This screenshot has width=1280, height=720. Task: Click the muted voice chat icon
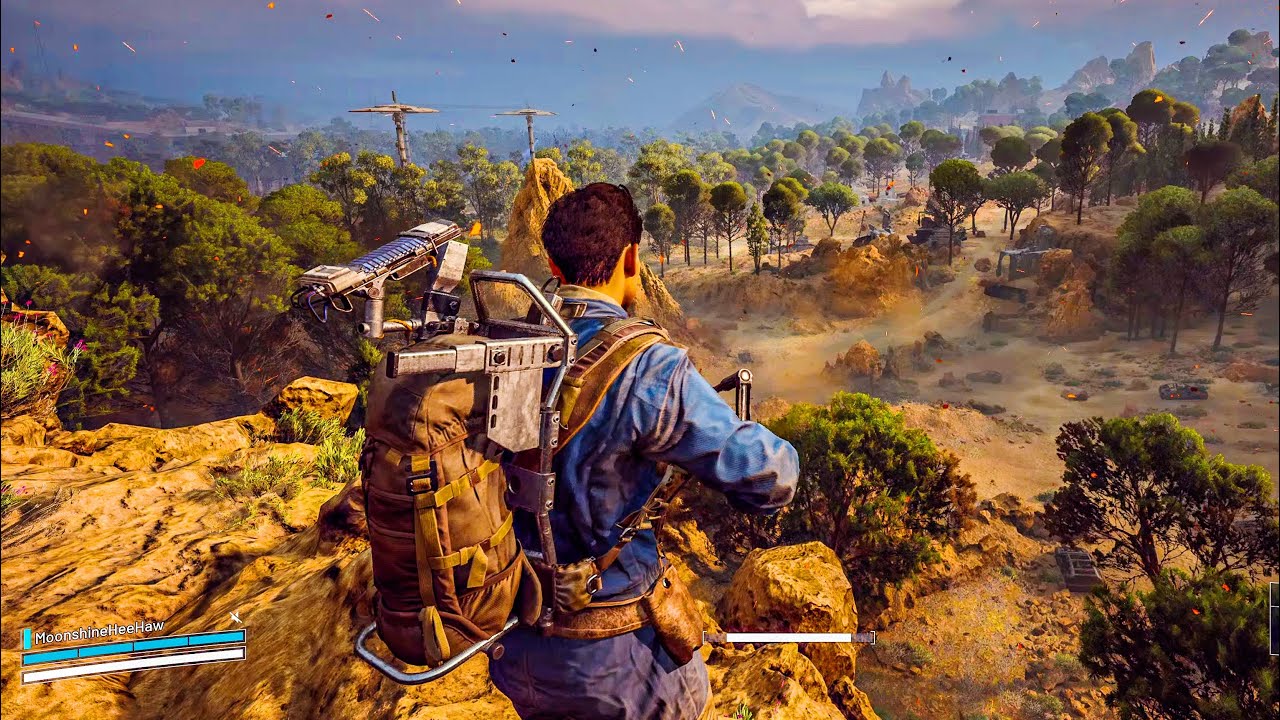coord(235,618)
